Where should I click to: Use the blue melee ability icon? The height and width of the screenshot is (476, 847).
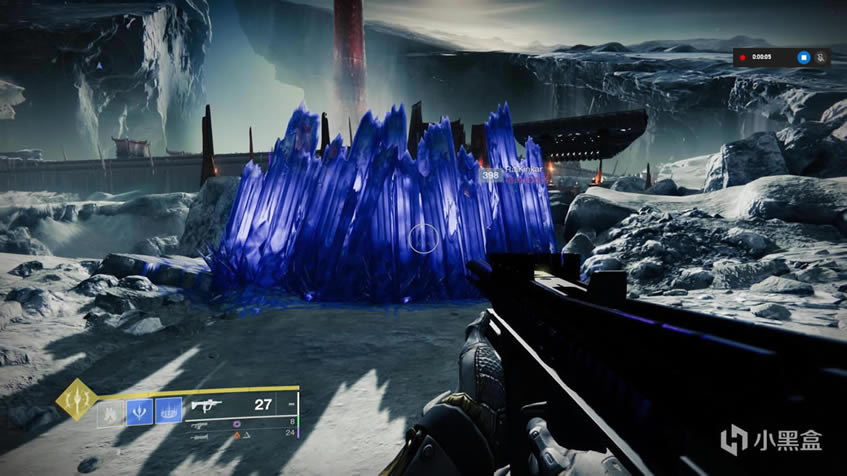[x=139, y=411]
